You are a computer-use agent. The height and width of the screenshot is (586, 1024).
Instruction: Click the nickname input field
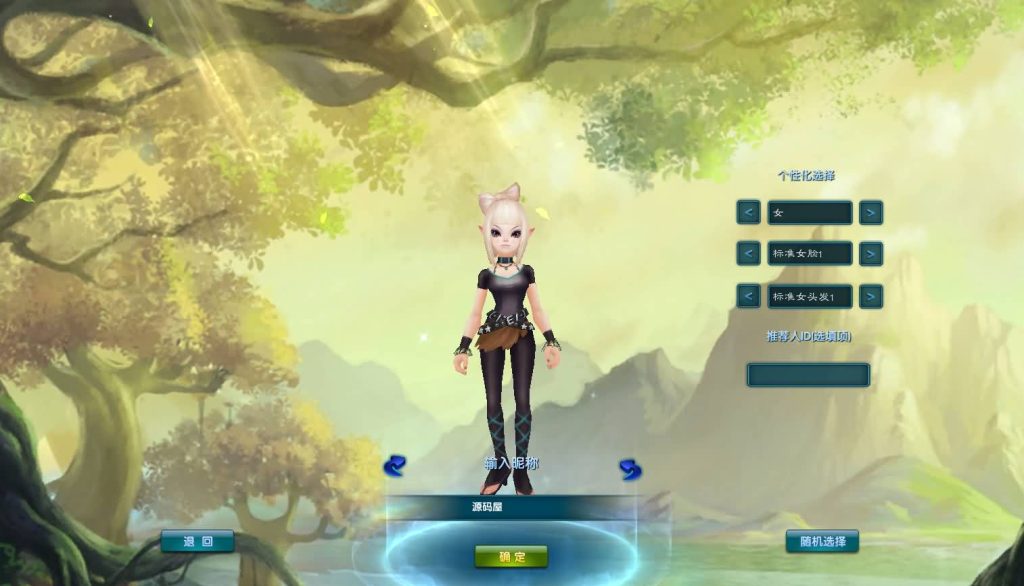511,508
